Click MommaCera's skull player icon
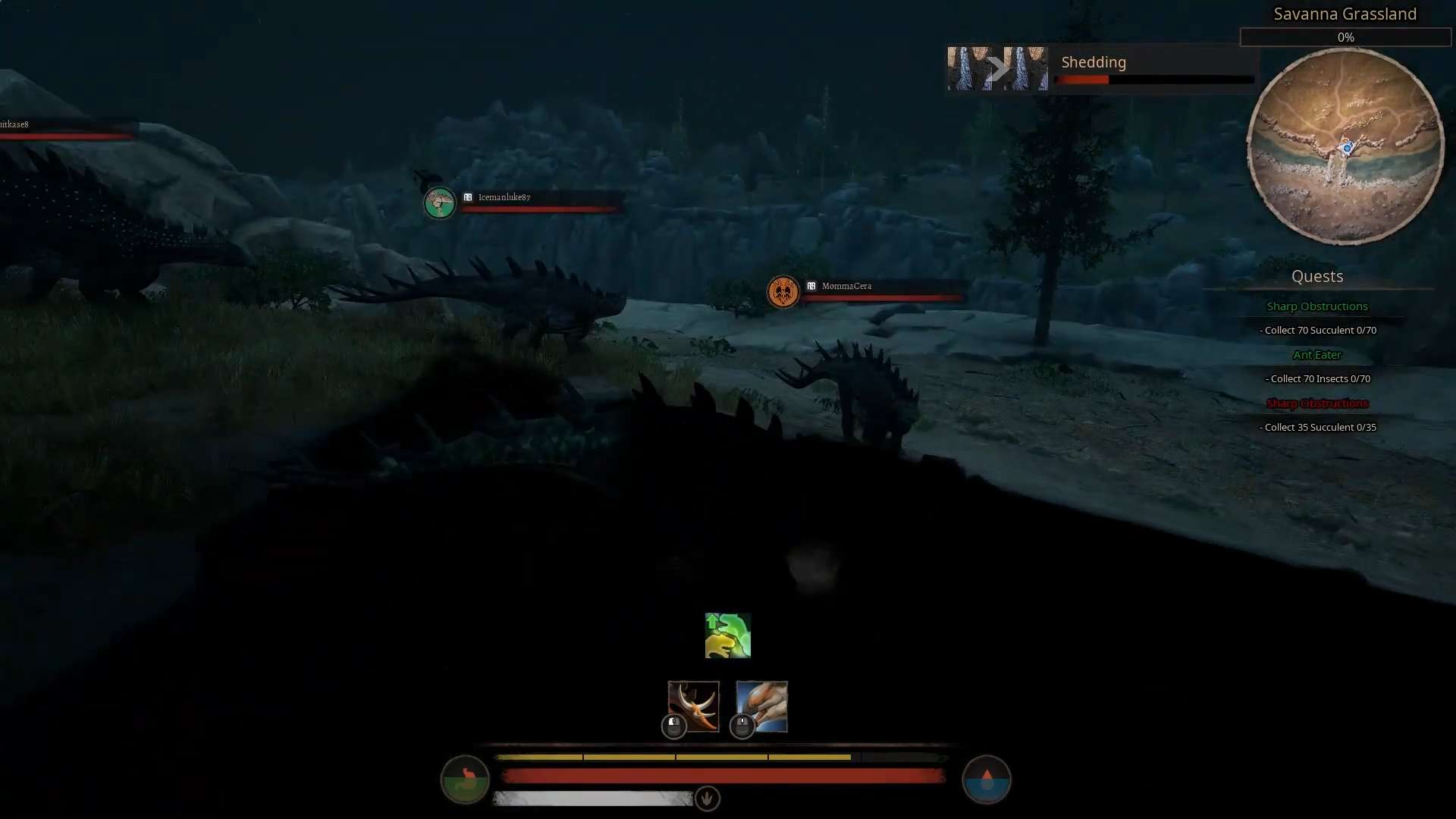 click(783, 292)
